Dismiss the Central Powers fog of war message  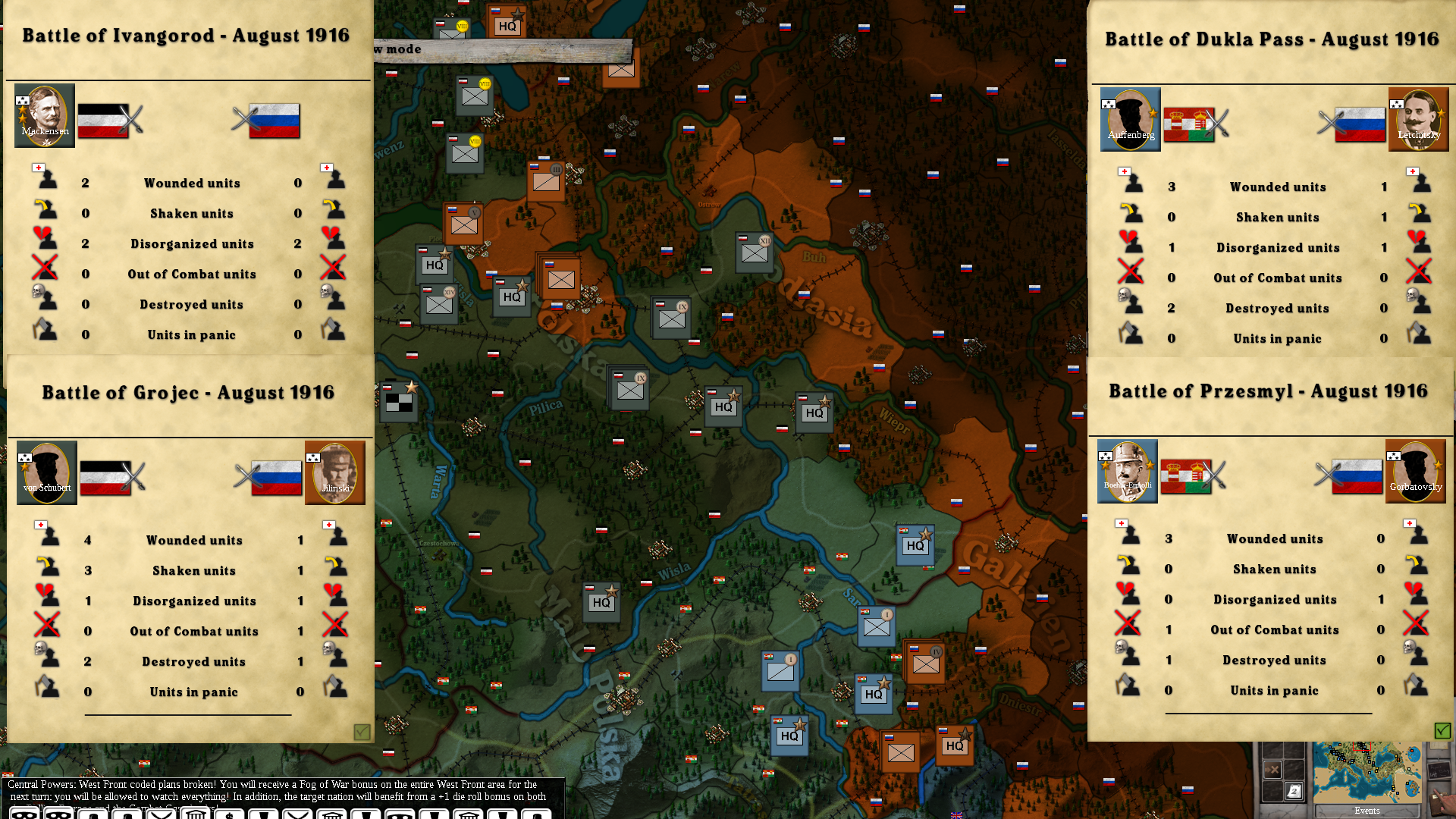(281, 791)
